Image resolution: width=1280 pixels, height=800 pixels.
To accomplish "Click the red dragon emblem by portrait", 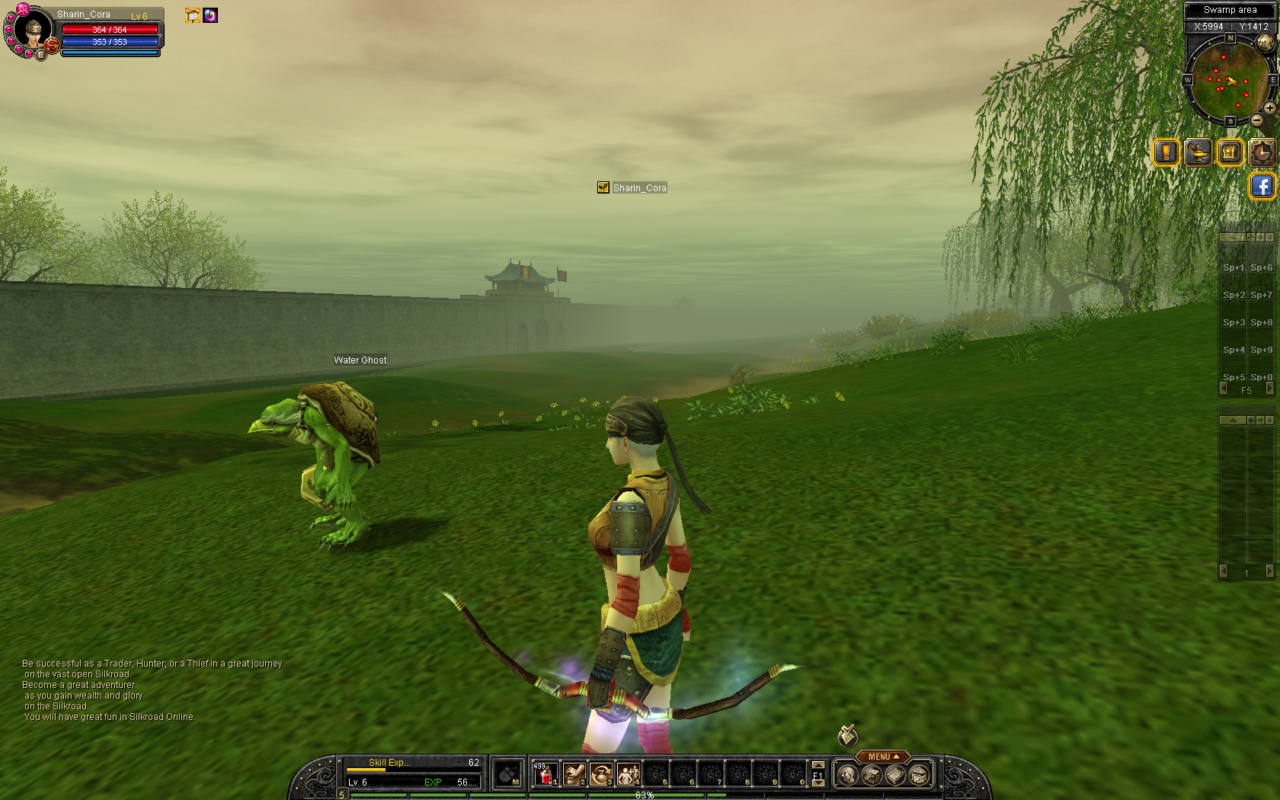I will pyautogui.click(x=51, y=46).
